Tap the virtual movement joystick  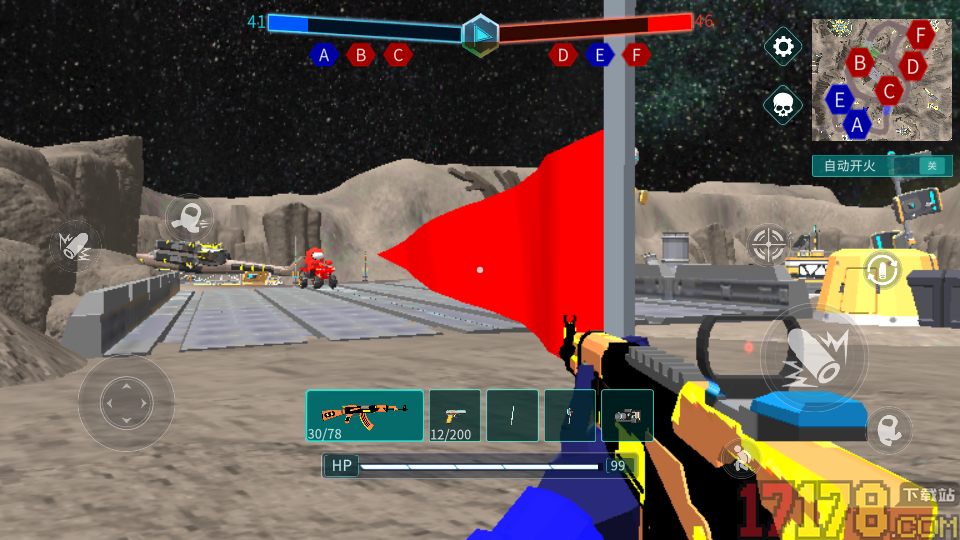[126, 403]
